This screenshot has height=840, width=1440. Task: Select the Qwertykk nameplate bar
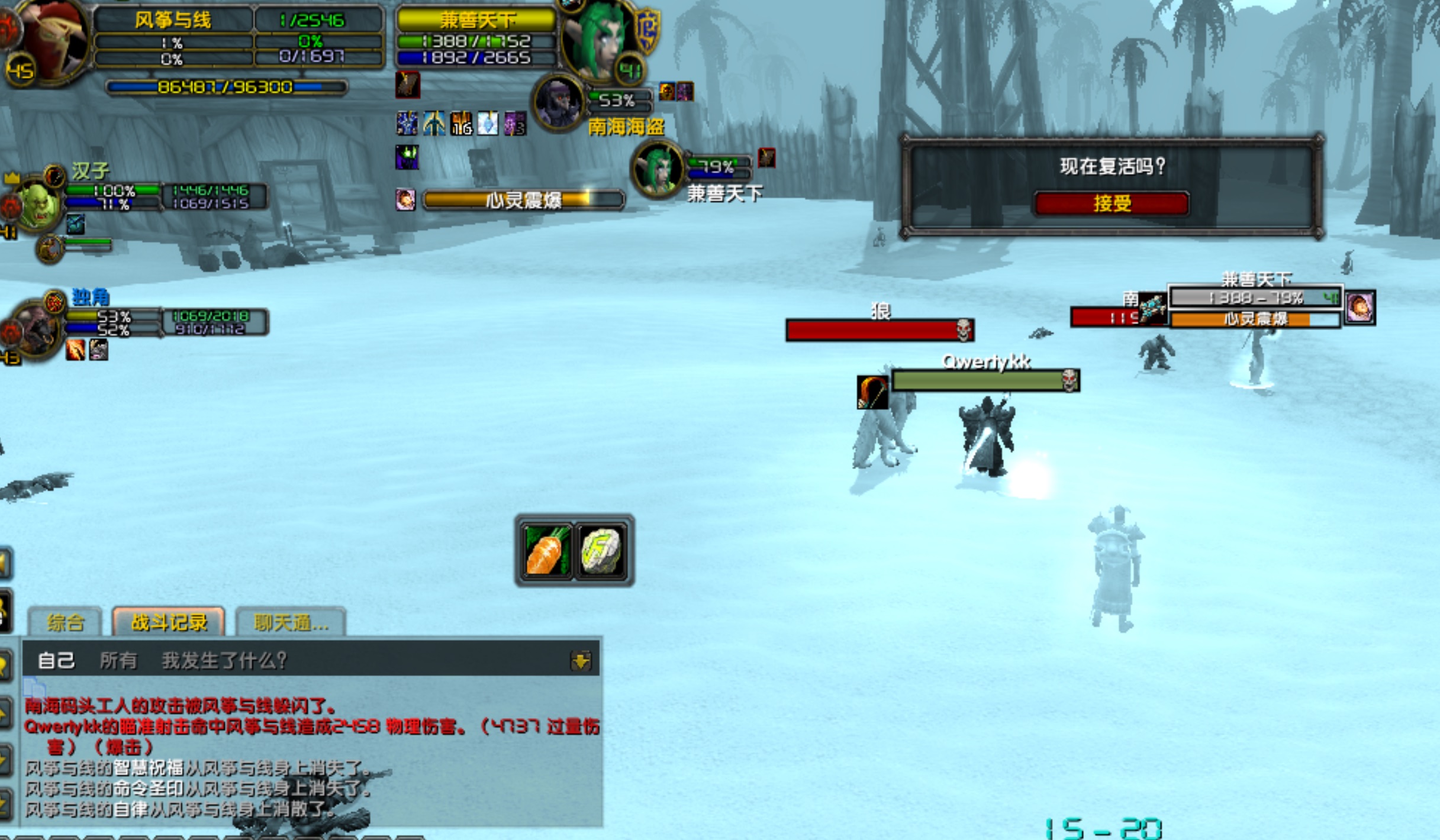[x=985, y=381]
